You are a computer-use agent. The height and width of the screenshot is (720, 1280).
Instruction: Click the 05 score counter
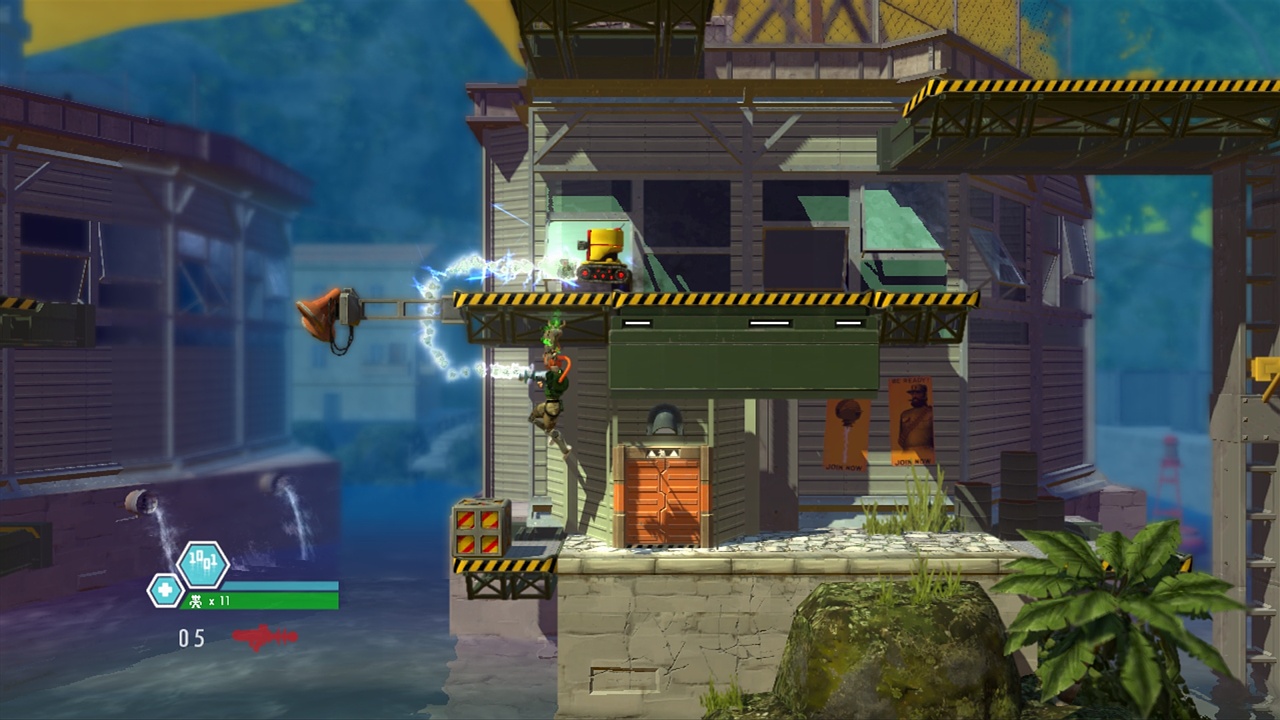(x=193, y=638)
